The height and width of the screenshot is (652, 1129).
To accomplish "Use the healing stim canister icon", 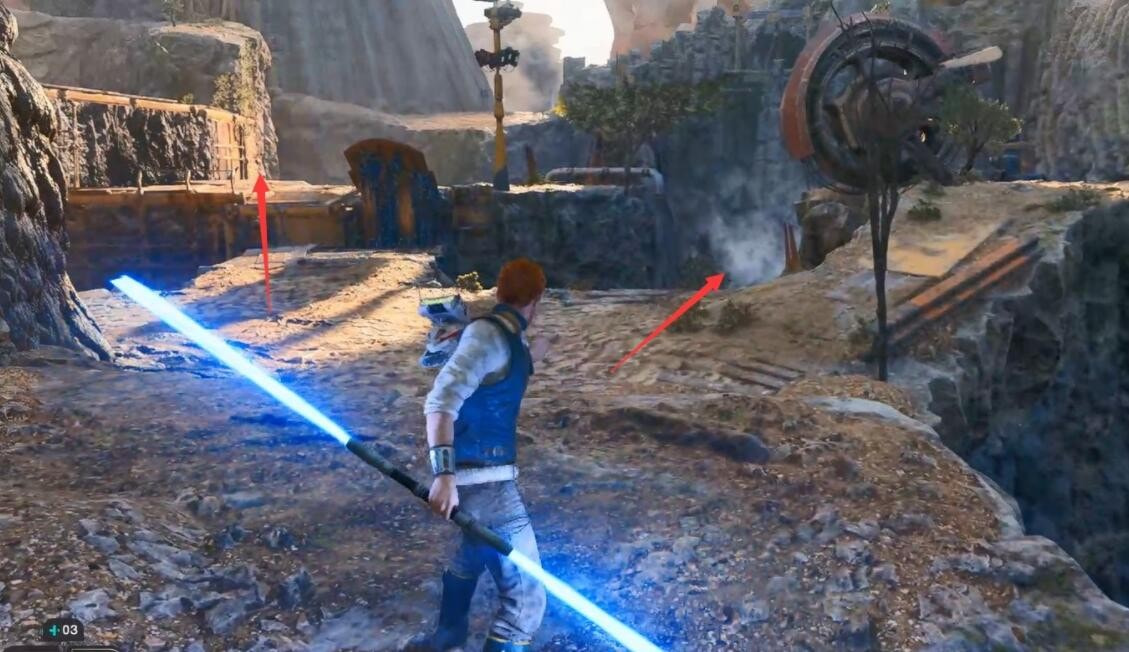I will pyautogui.click(x=54, y=631).
